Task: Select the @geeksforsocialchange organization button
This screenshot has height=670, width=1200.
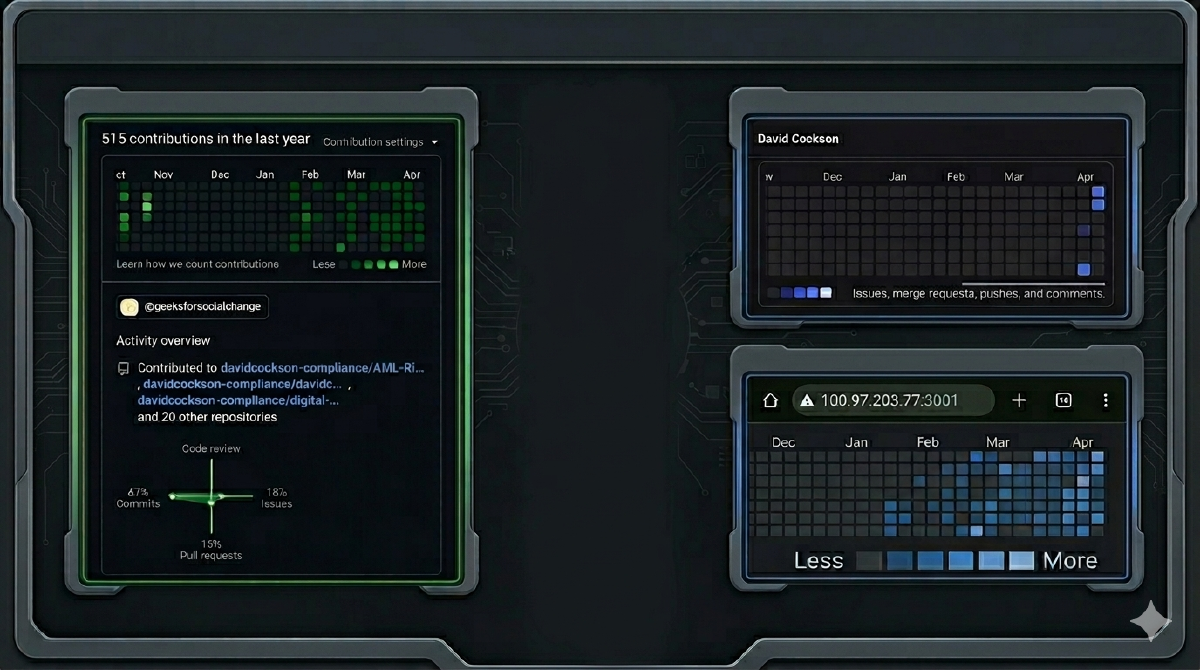Action: [x=192, y=307]
